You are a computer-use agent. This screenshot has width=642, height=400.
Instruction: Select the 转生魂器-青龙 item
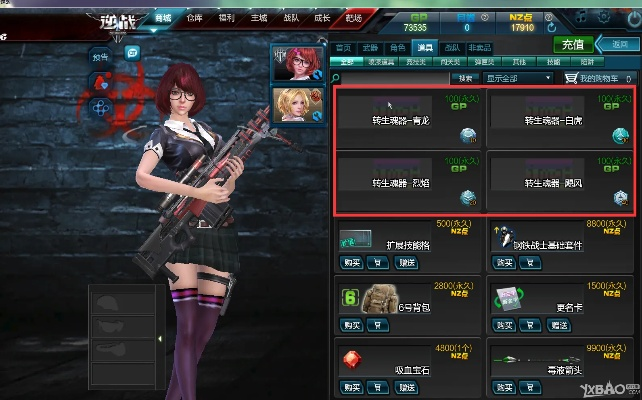pos(408,120)
